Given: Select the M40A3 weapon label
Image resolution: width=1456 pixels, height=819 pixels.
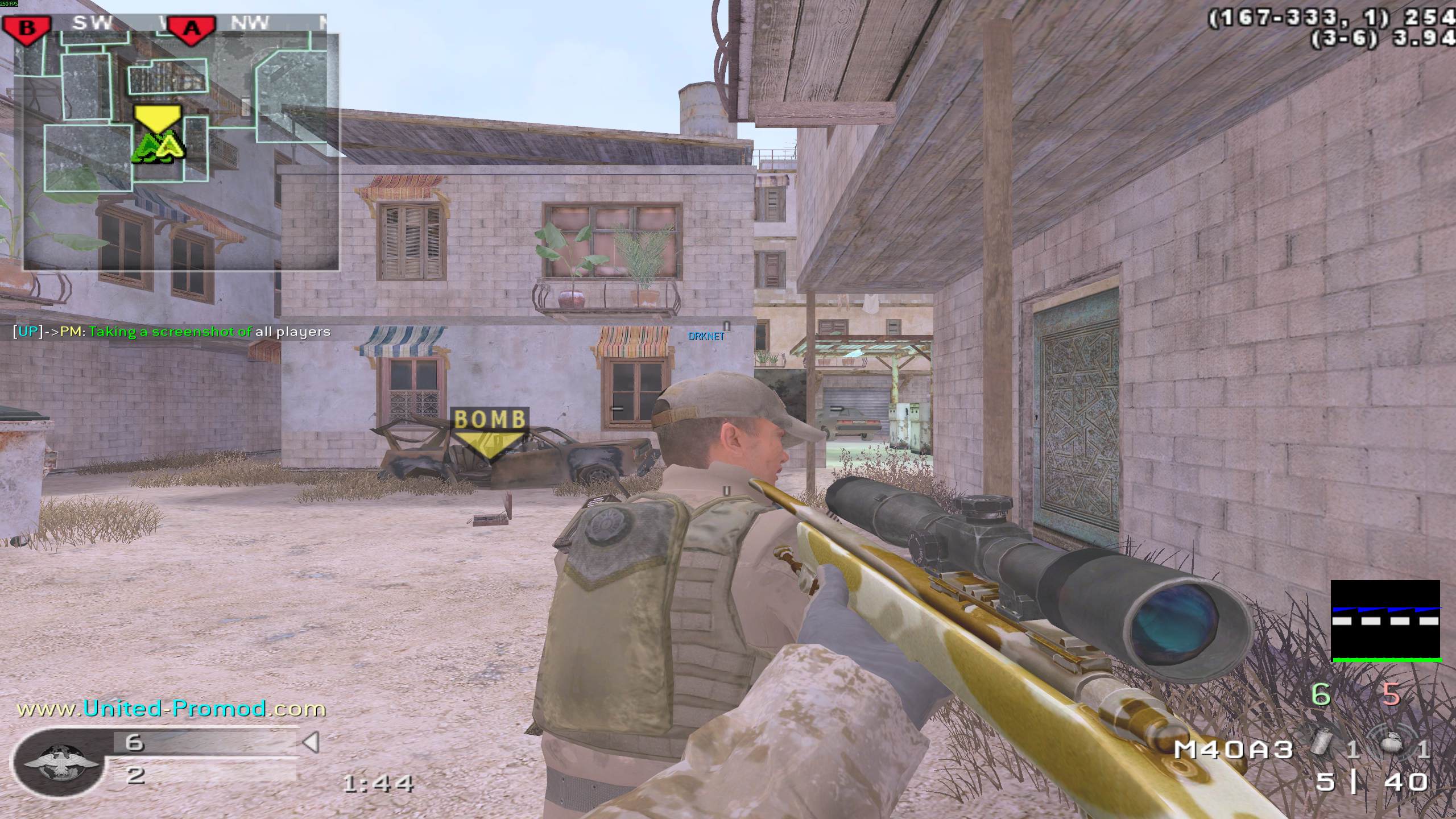Looking at the screenshot, I should point(1233,750).
